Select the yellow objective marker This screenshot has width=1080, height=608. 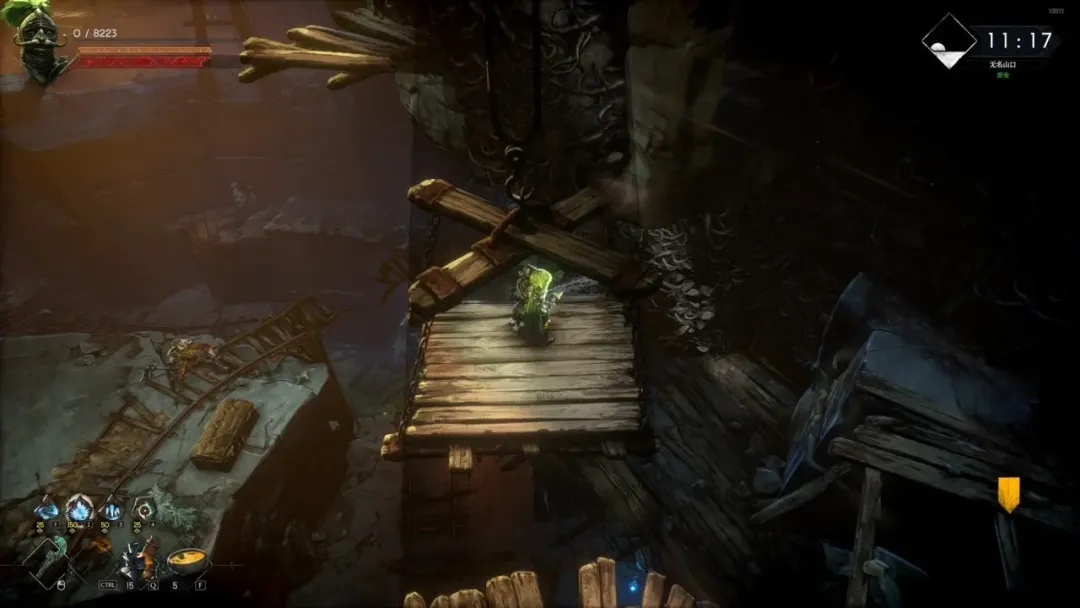tap(1008, 494)
